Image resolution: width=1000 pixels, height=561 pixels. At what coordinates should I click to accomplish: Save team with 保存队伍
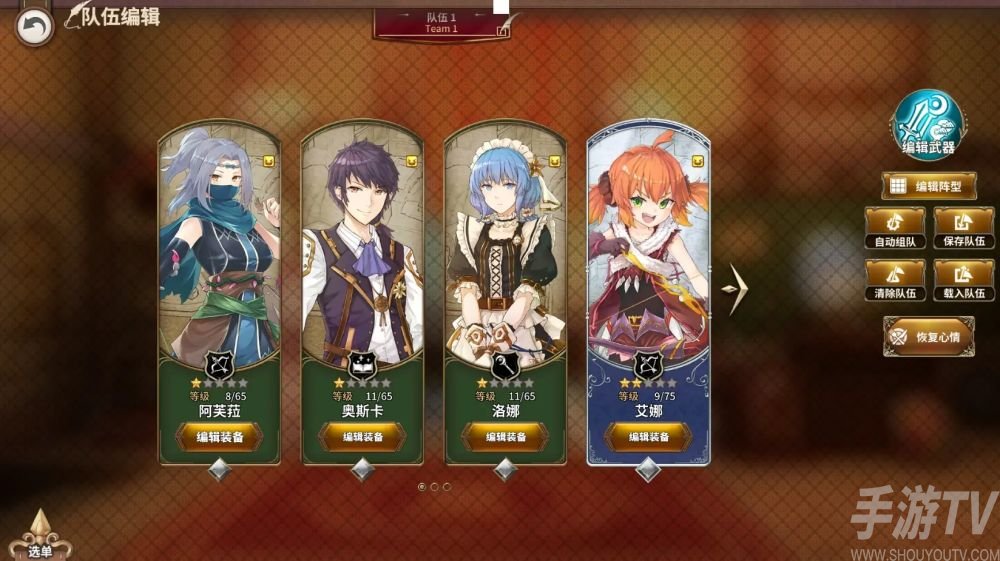(964, 228)
